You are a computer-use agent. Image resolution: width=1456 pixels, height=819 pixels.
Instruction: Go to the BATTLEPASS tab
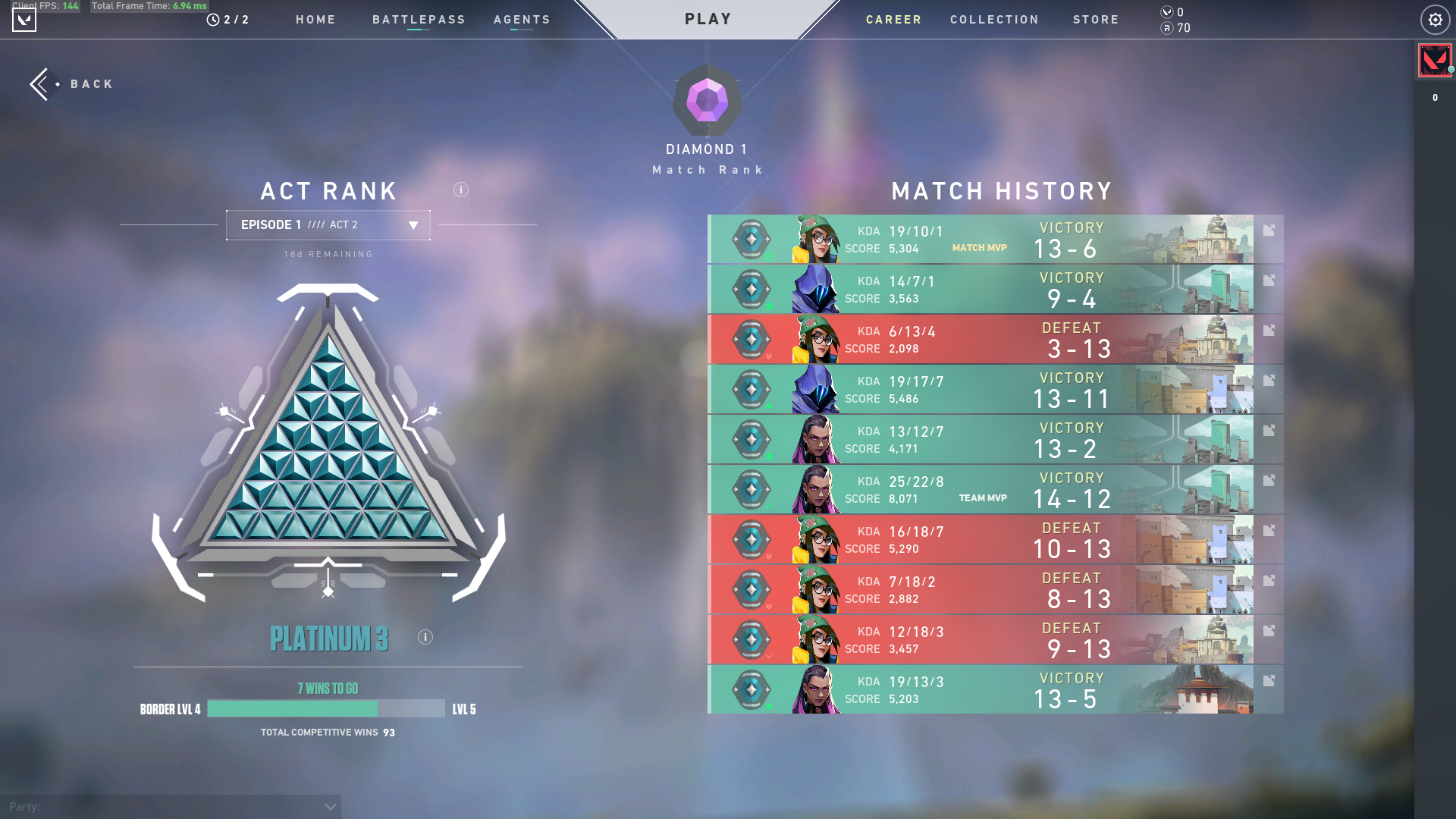(x=419, y=20)
